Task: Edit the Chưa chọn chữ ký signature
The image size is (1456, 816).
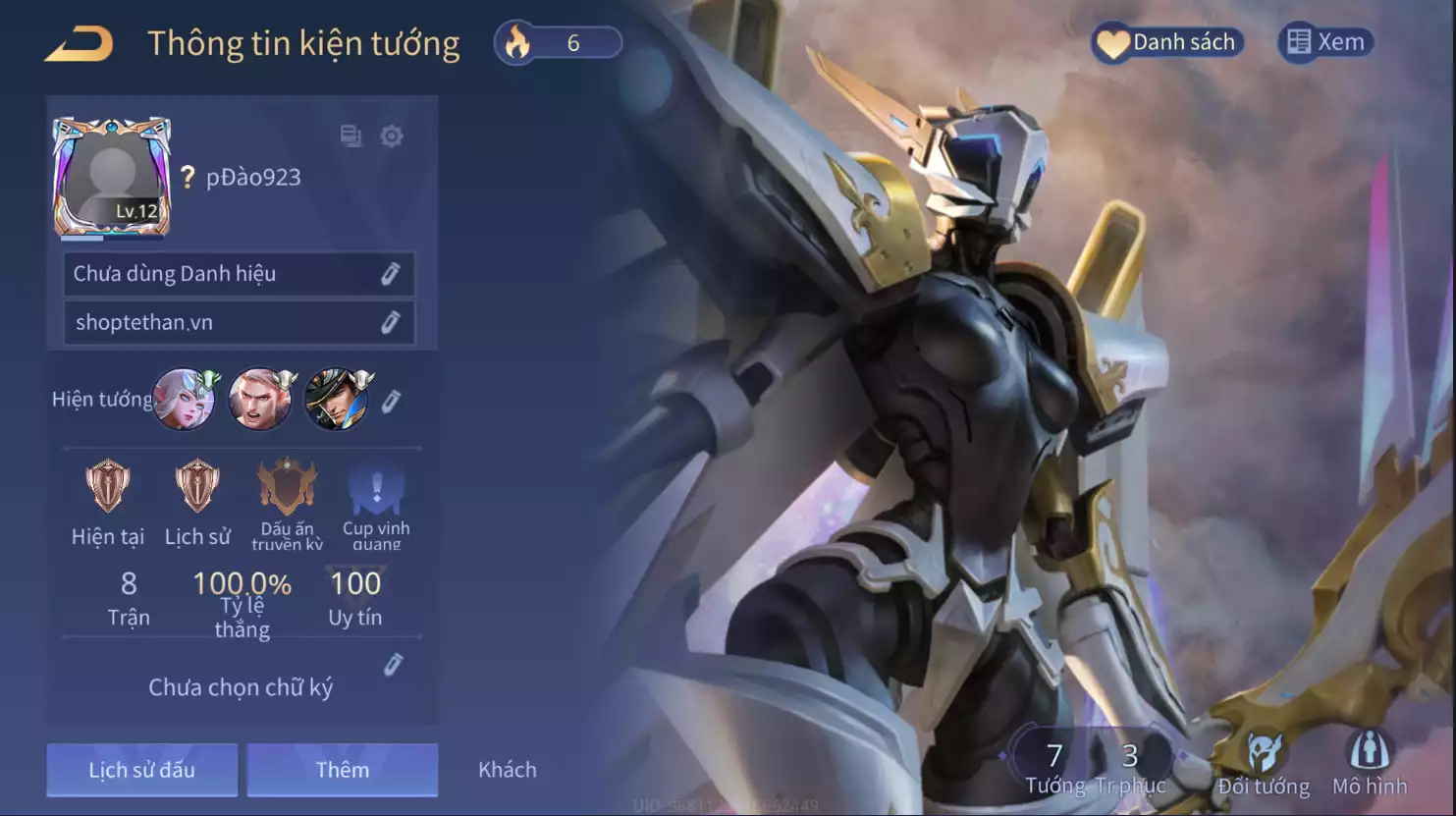Action: click(x=393, y=665)
